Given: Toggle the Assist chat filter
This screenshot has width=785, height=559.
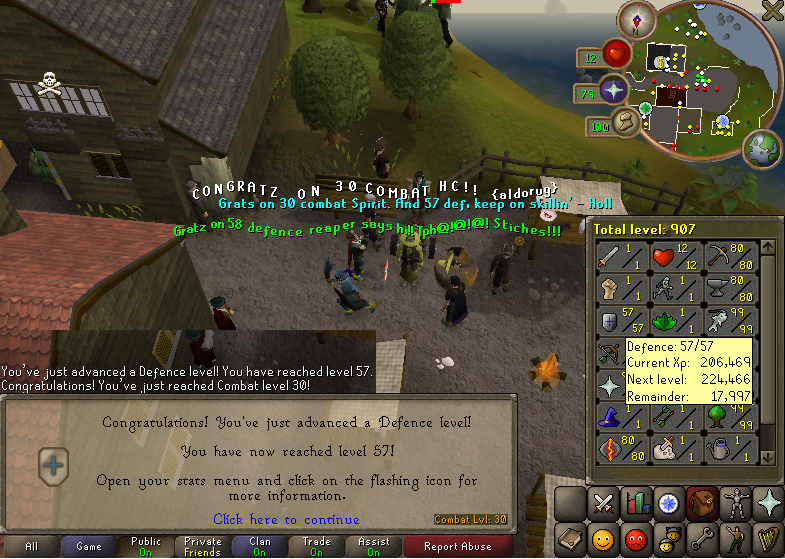Looking at the screenshot, I should (x=373, y=546).
